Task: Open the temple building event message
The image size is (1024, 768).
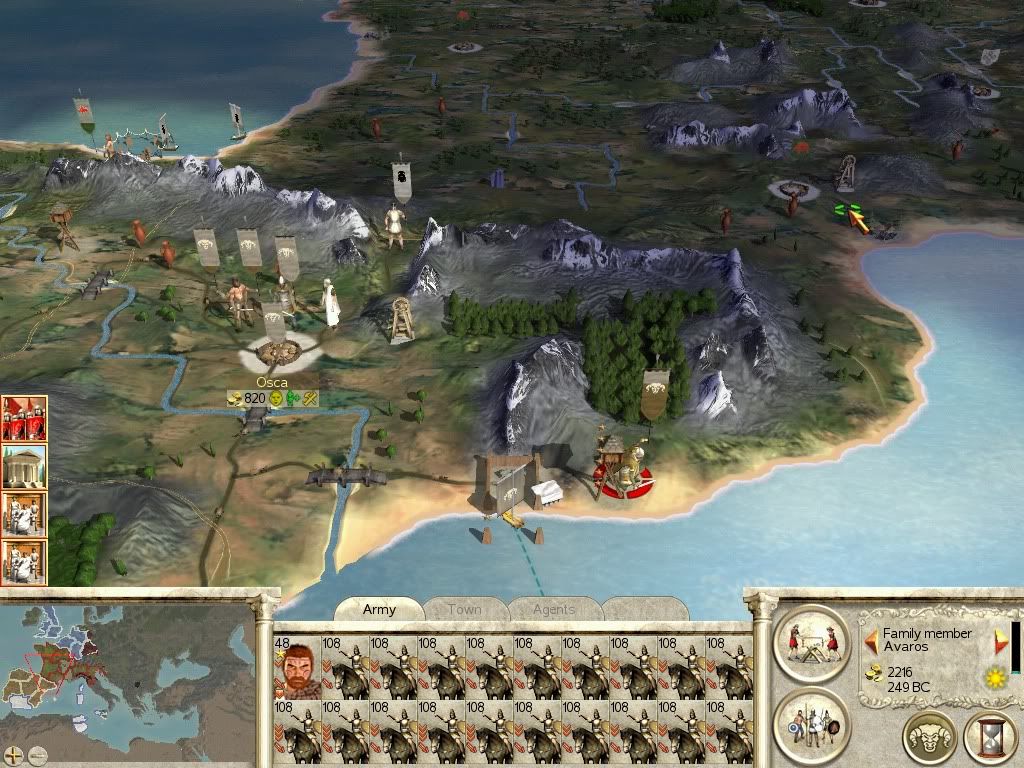Action: click(24, 466)
